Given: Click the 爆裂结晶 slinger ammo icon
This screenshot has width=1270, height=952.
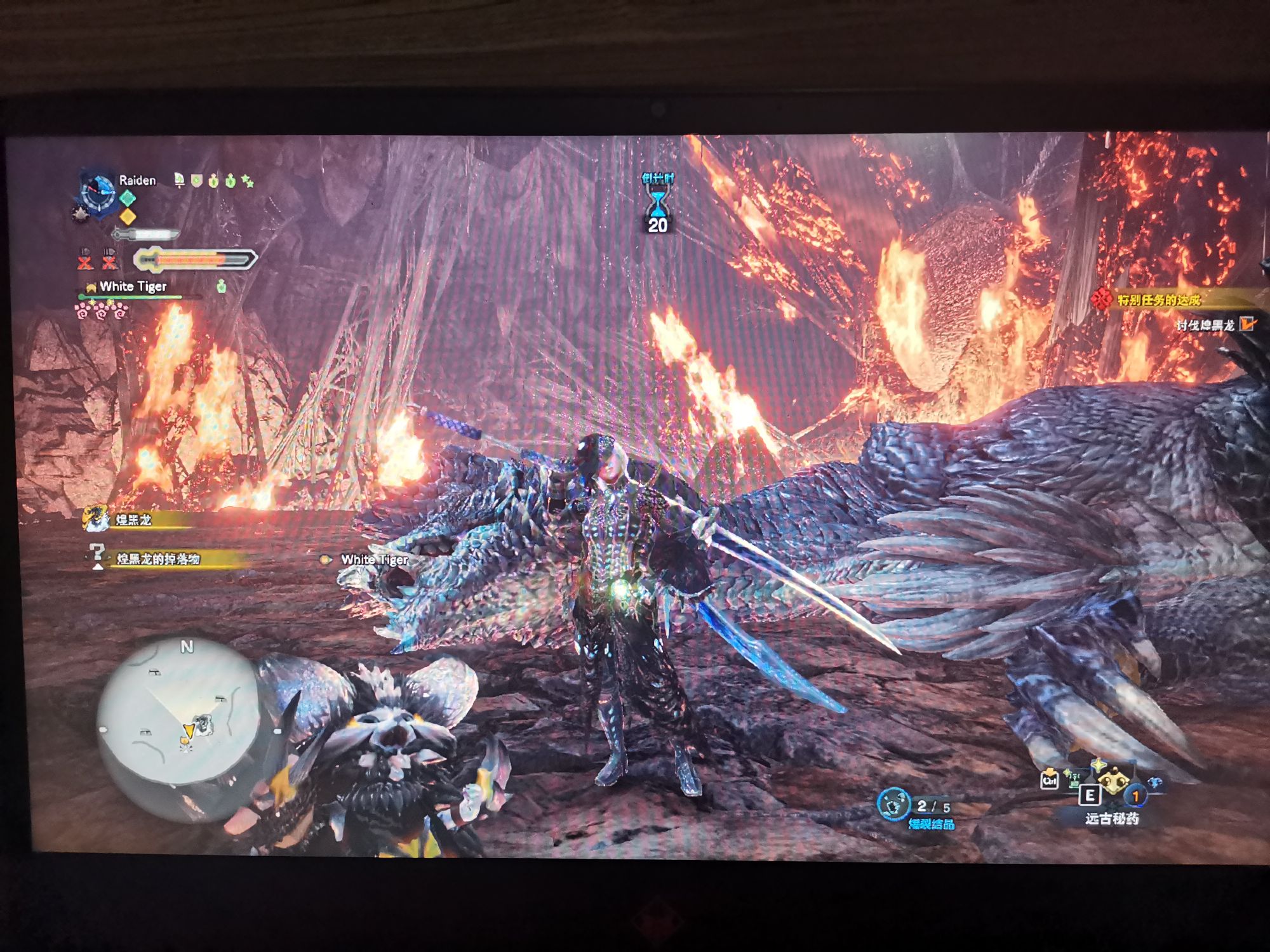Looking at the screenshot, I should coord(893,804).
